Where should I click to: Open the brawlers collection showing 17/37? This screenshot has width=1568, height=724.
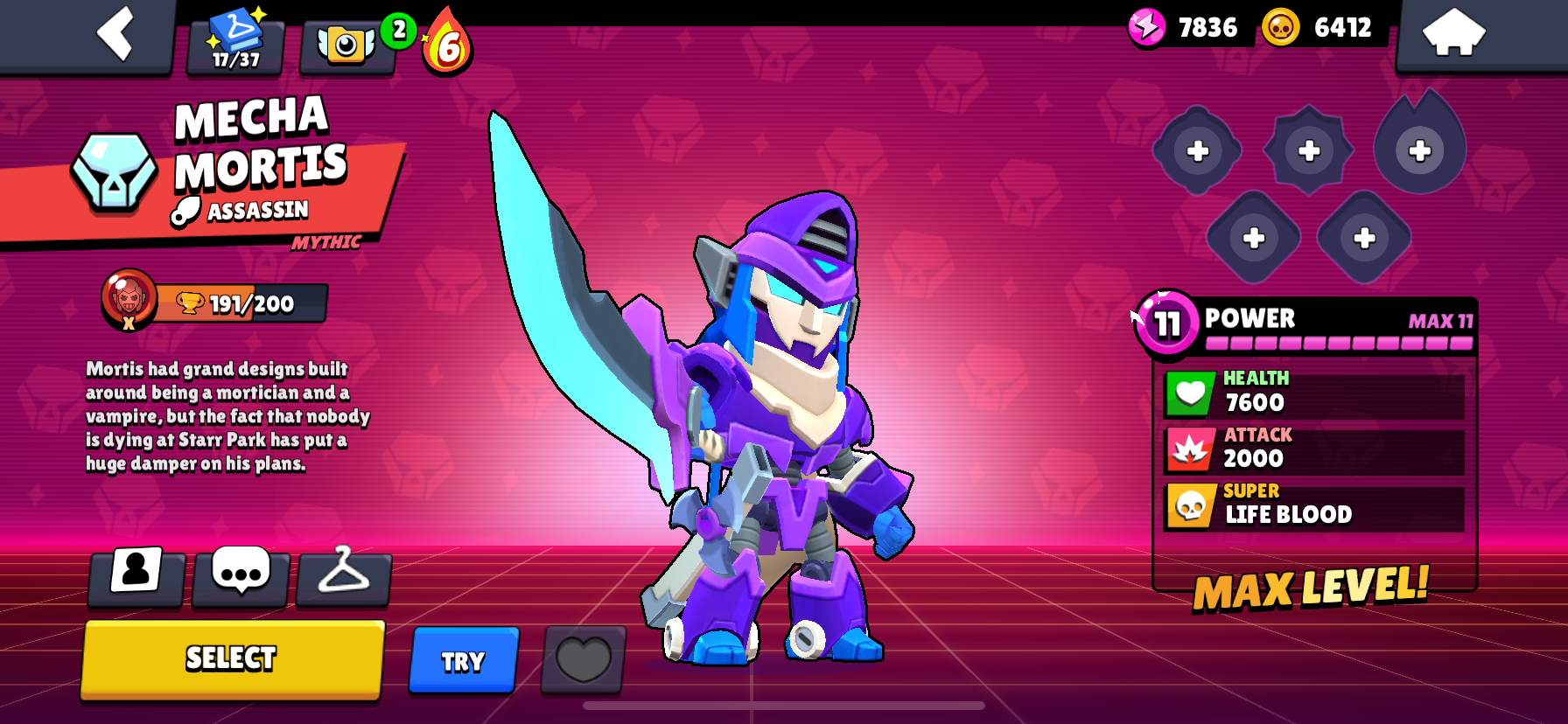tap(234, 38)
